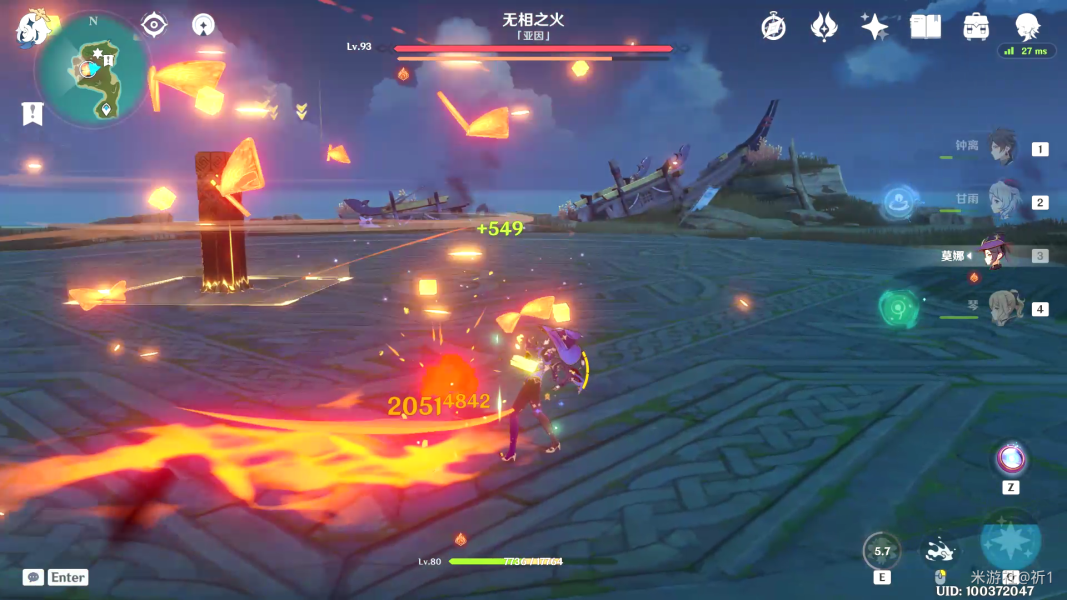Open the chat bubble icon
Image resolution: width=1067 pixels, height=600 pixels.
(33, 577)
